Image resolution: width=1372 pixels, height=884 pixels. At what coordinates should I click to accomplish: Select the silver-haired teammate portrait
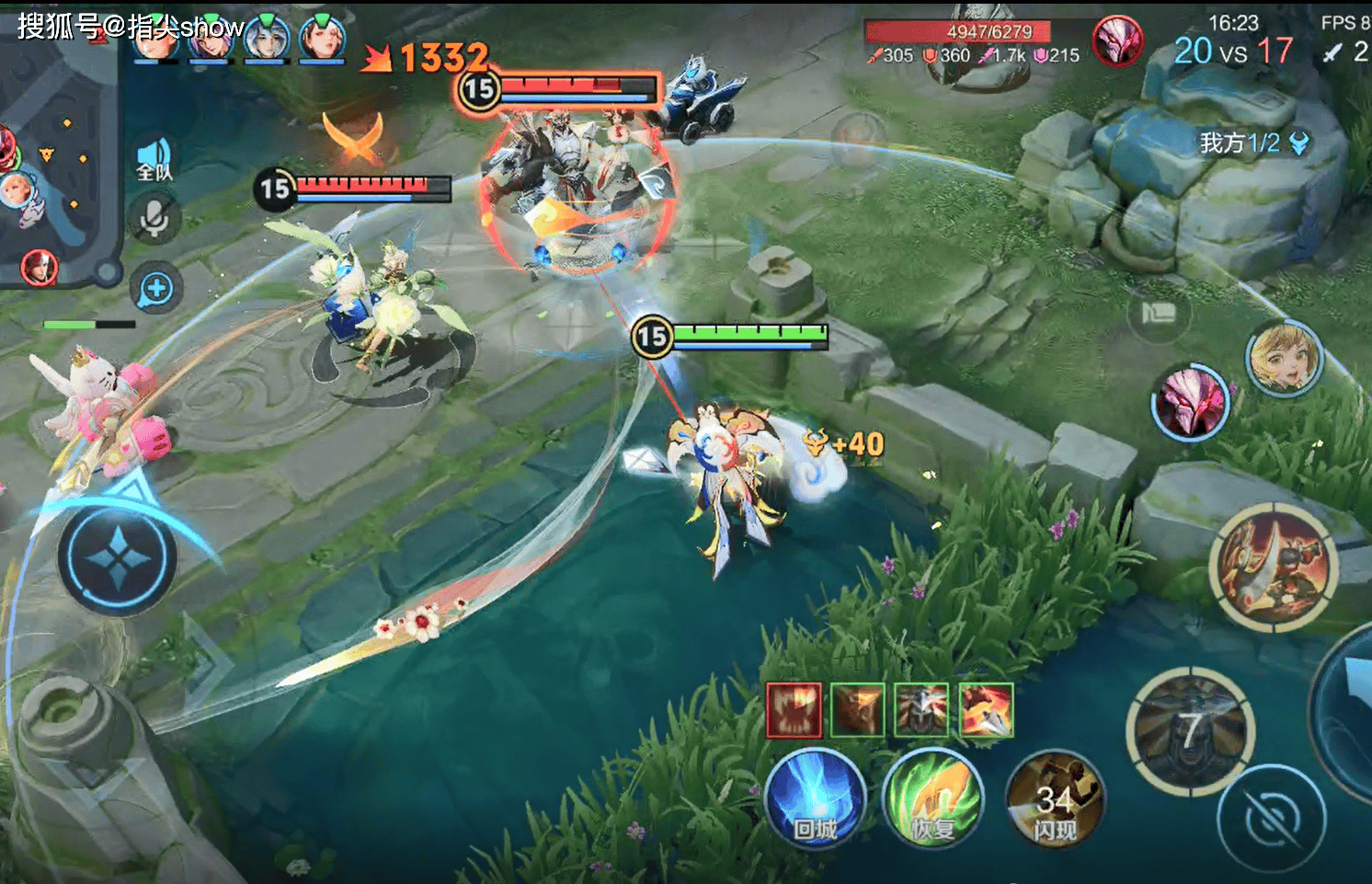[267, 39]
